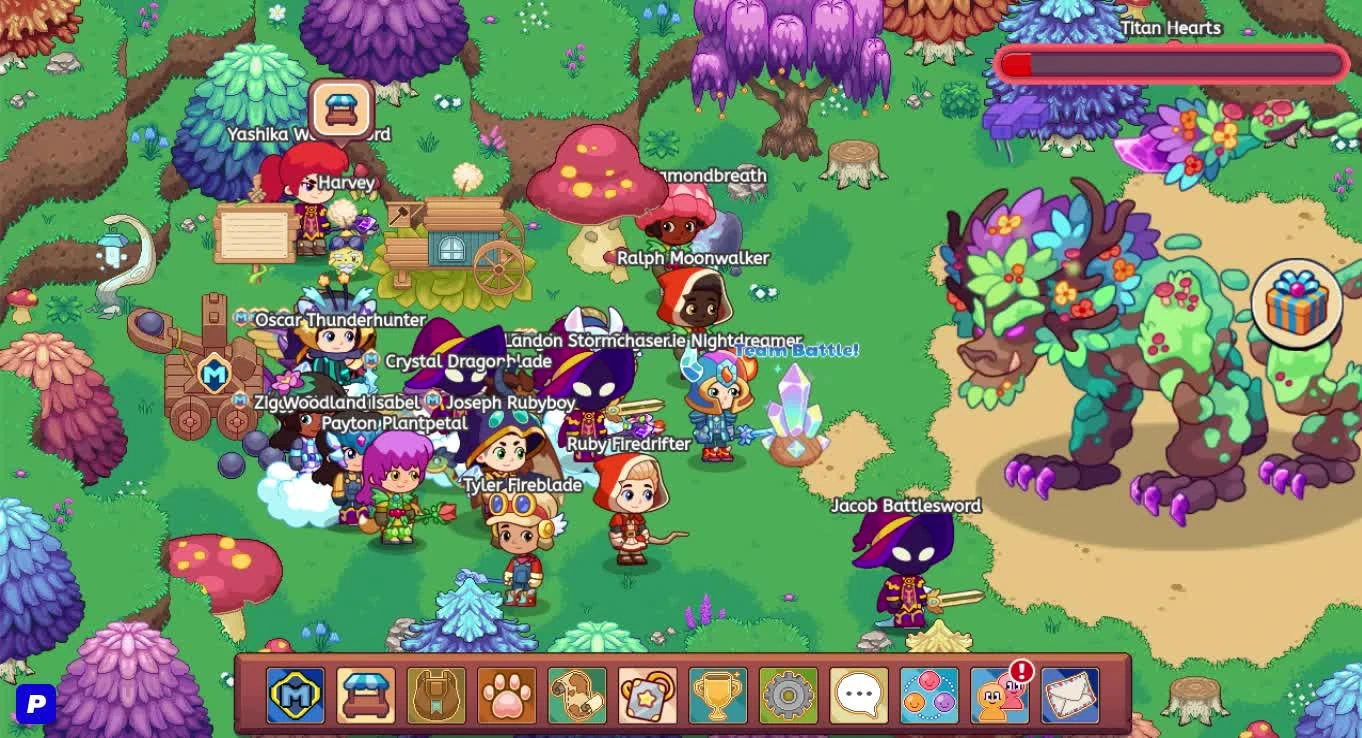Click the Titan Hearts health bar
The image size is (1362, 738).
pyautogui.click(x=1170, y=63)
